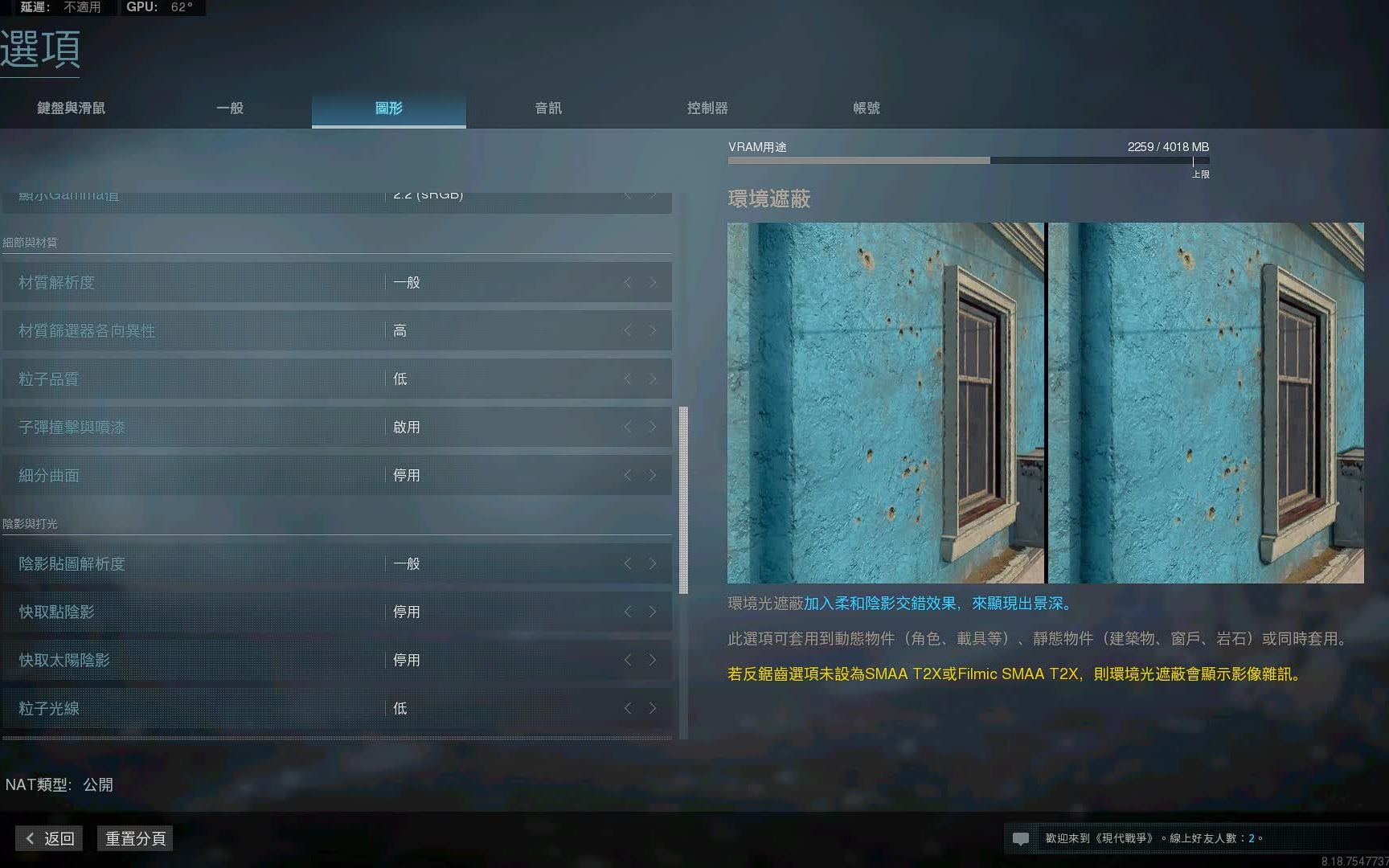Enable 快取點陰影
The width and height of the screenshot is (1389, 868).
pos(652,612)
